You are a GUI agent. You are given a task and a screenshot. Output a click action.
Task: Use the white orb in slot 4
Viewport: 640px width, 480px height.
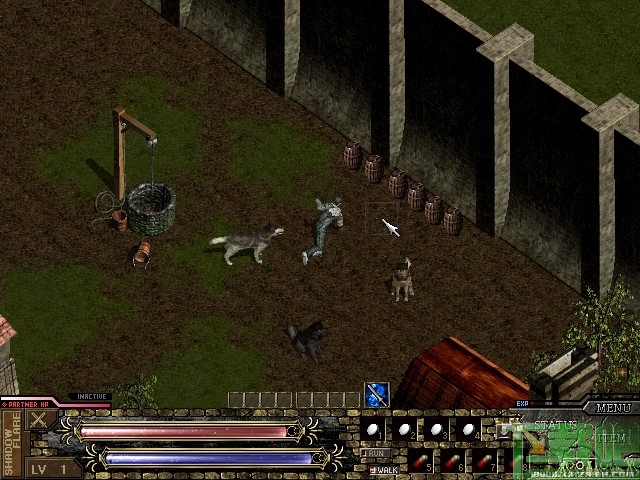tap(466, 428)
